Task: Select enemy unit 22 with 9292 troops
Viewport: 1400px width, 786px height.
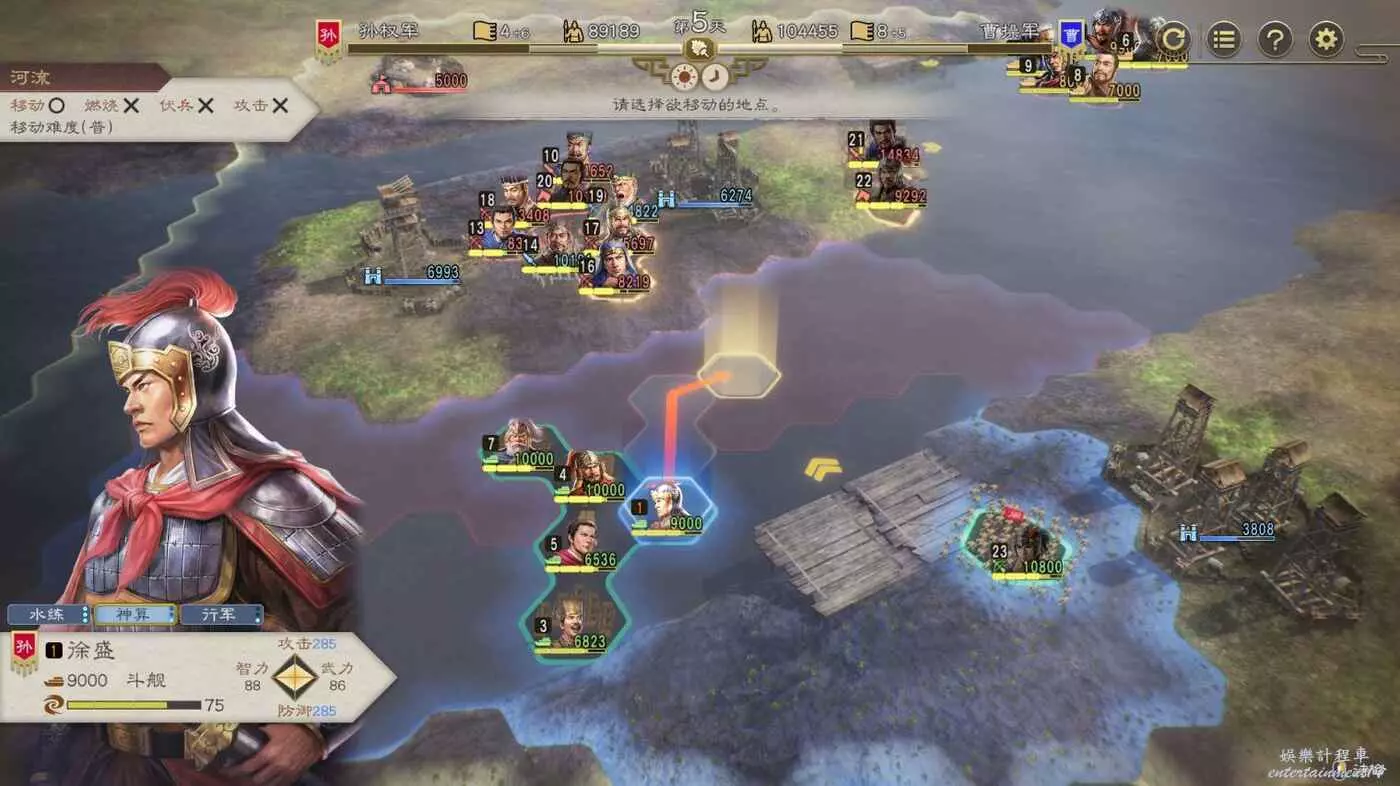Action: [889, 182]
